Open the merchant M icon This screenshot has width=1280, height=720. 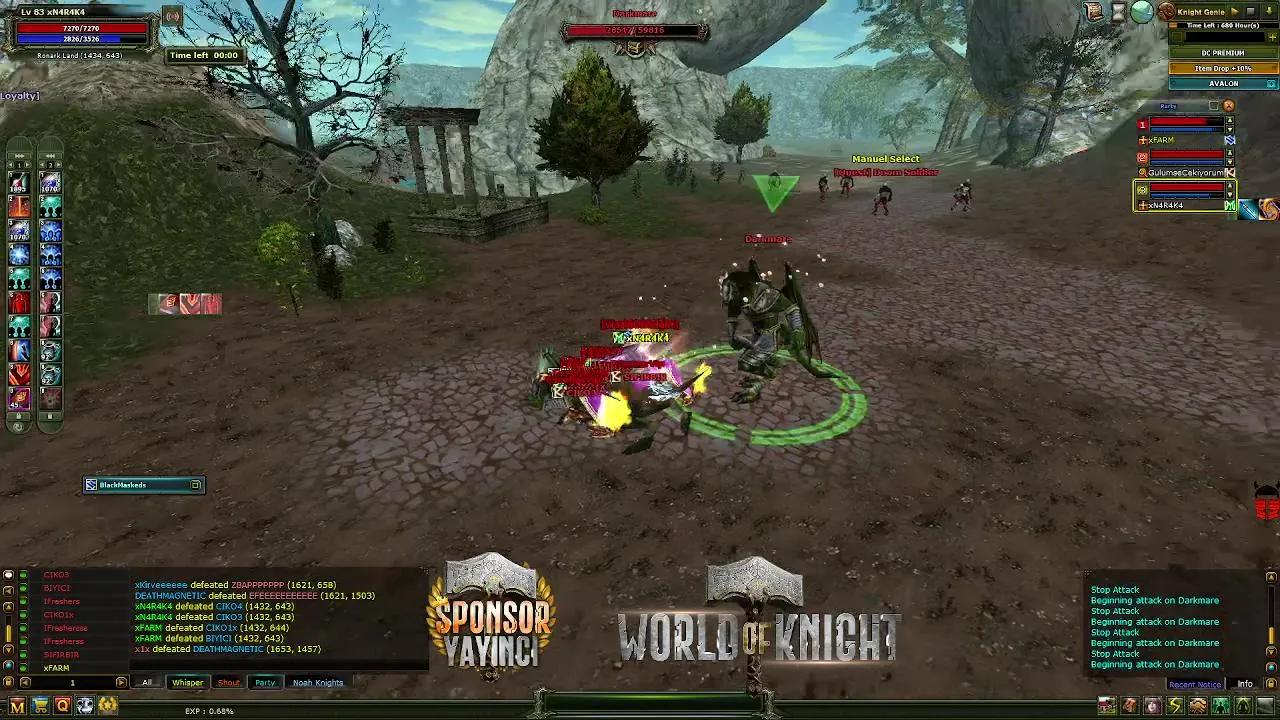point(17,705)
